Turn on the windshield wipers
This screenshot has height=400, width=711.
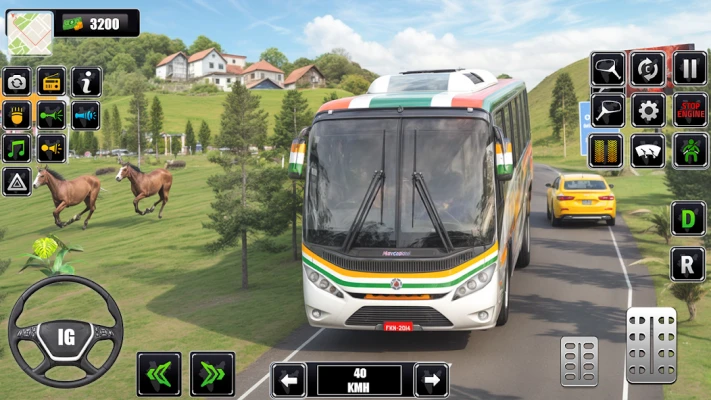coord(648,151)
